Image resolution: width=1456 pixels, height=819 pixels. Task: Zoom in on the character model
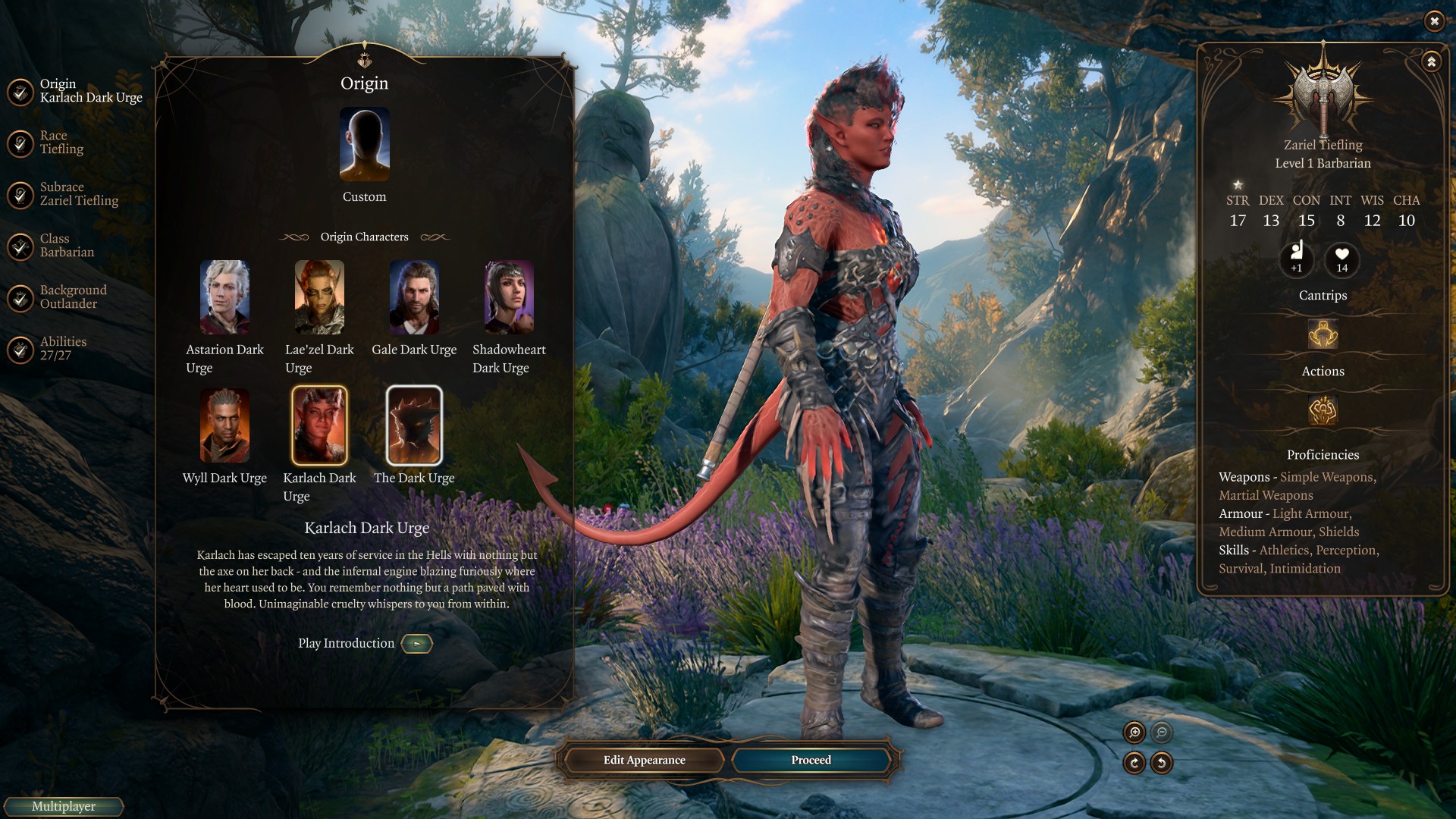click(1134, 733)
